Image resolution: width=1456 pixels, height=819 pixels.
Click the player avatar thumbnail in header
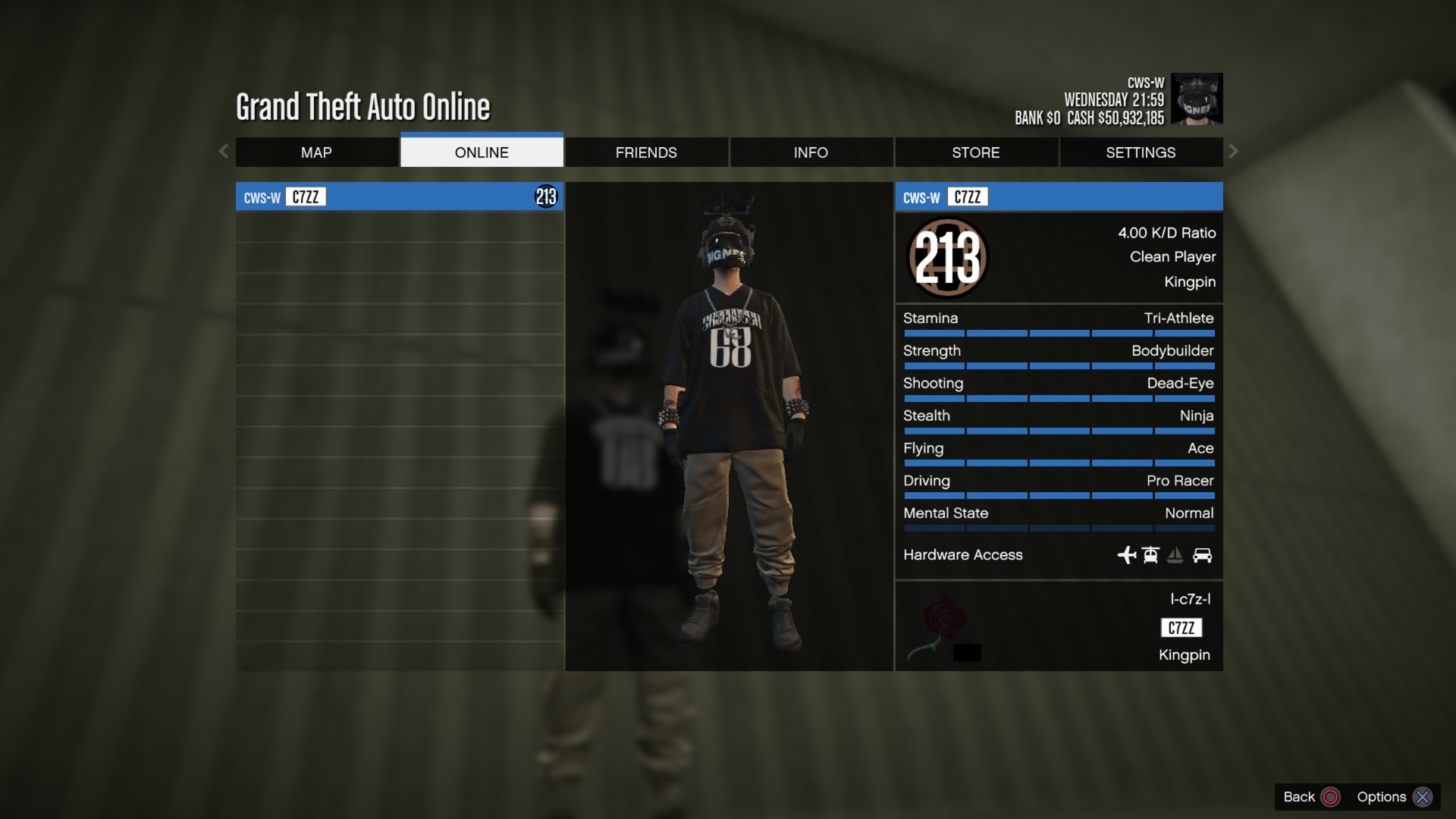point(1197,99)
